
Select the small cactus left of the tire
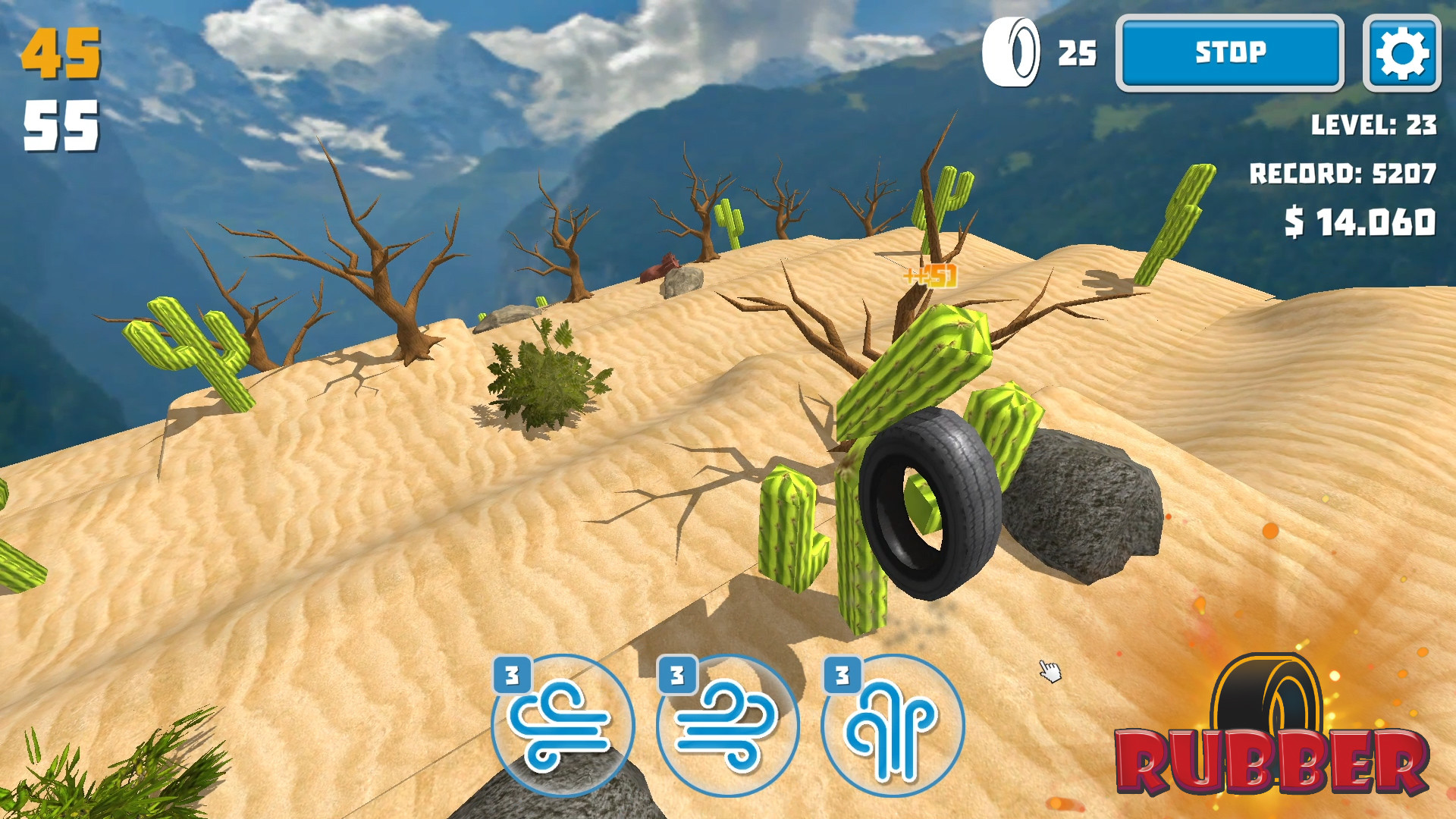click(x=789, y=523)
